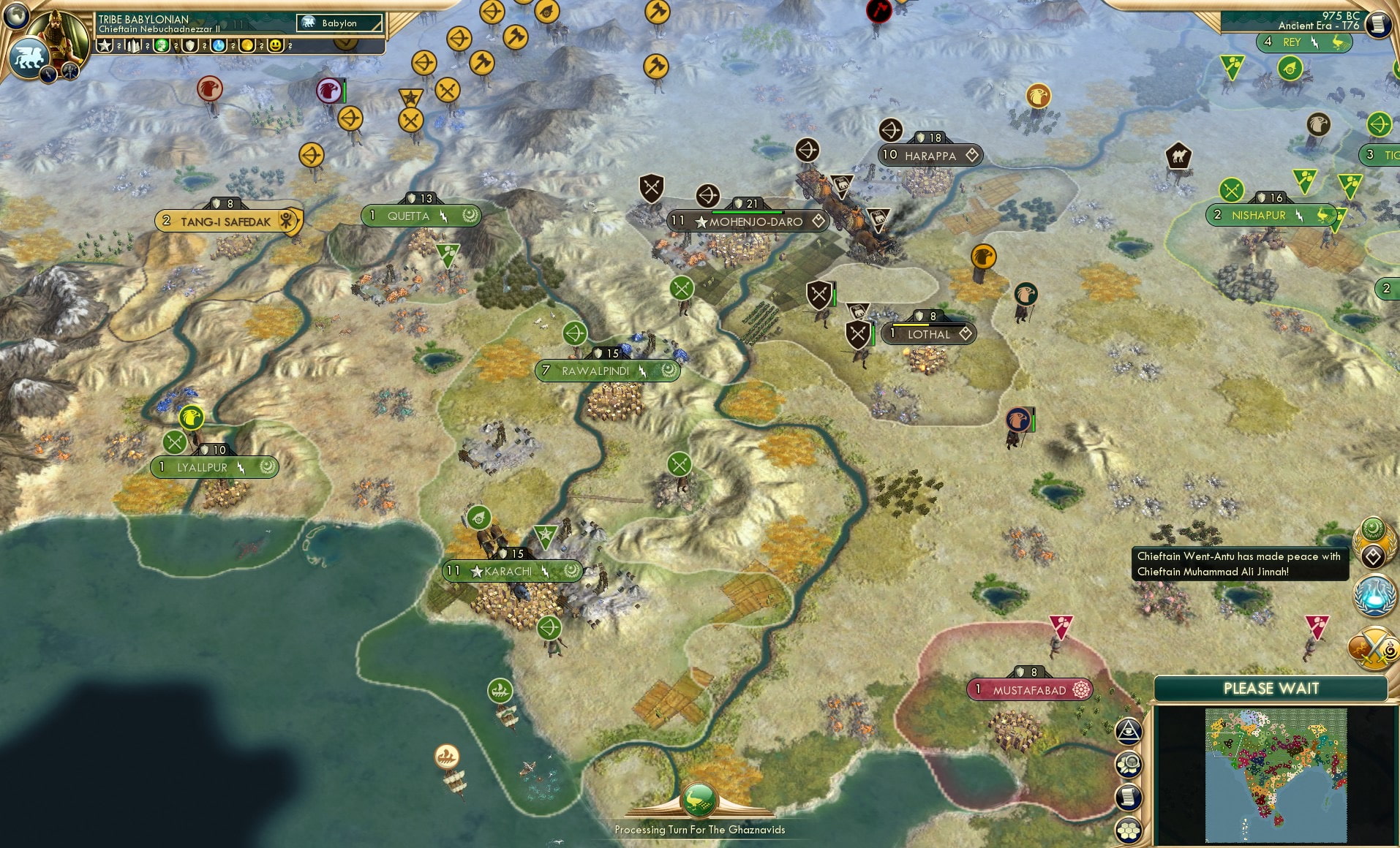The image size is (1400, 848).
Task: Click the peace announcement about Chieftain Went-Antu
Action: point(1240,564)
